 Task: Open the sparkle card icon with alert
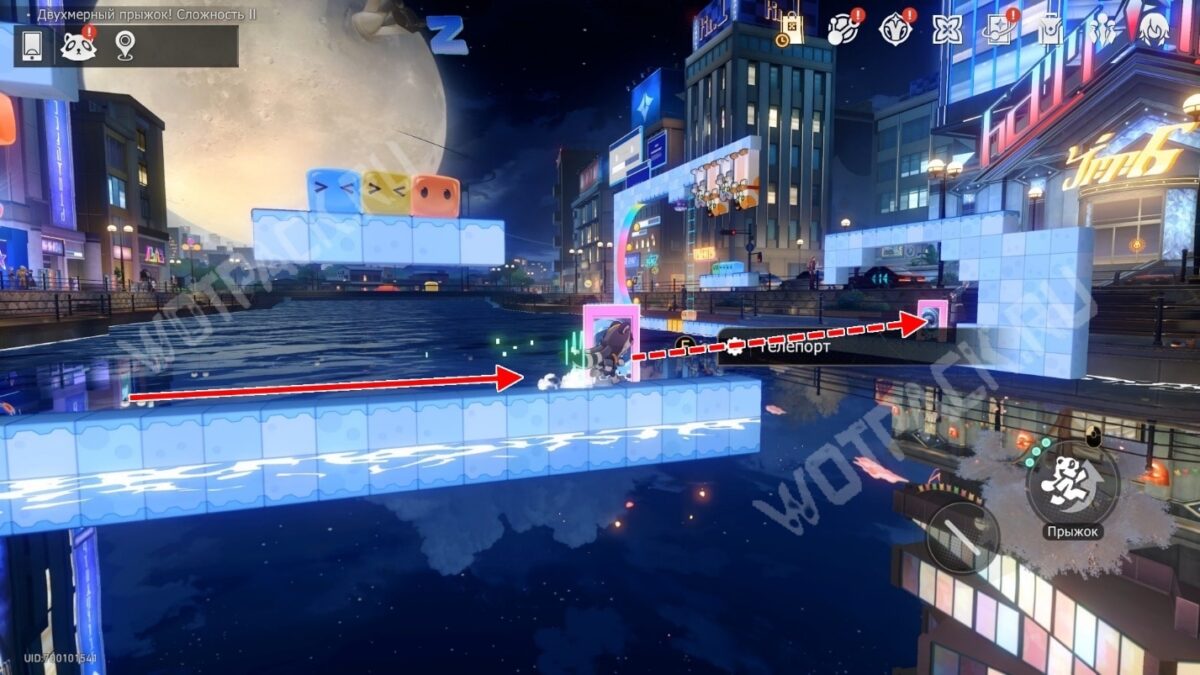pyautogui.click(x=998, y=29)
